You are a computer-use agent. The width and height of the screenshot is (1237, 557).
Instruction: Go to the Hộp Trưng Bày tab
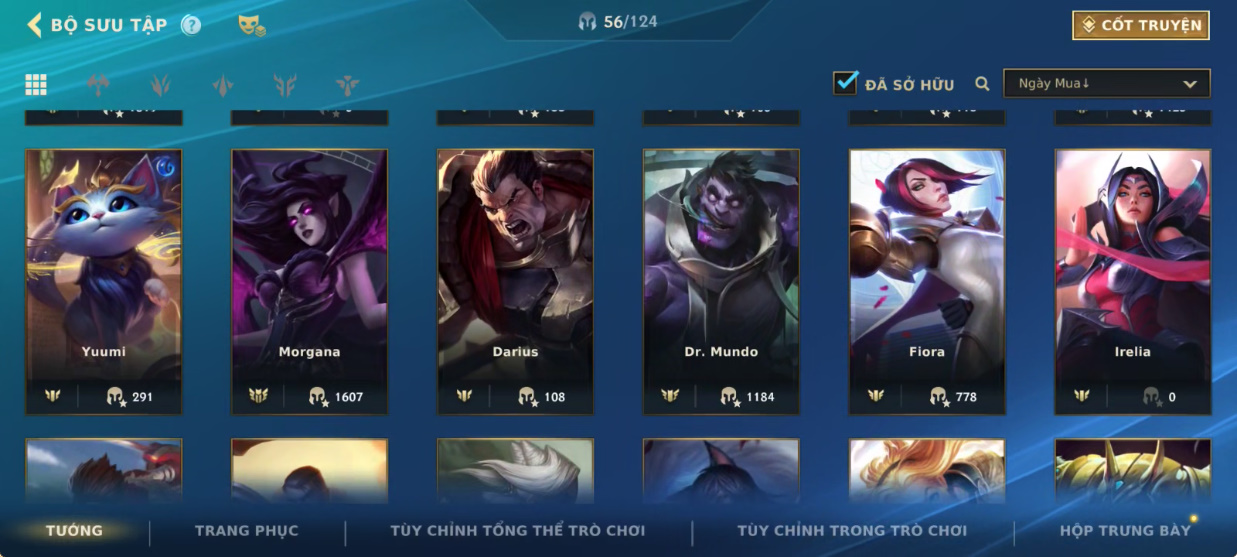1125,531
